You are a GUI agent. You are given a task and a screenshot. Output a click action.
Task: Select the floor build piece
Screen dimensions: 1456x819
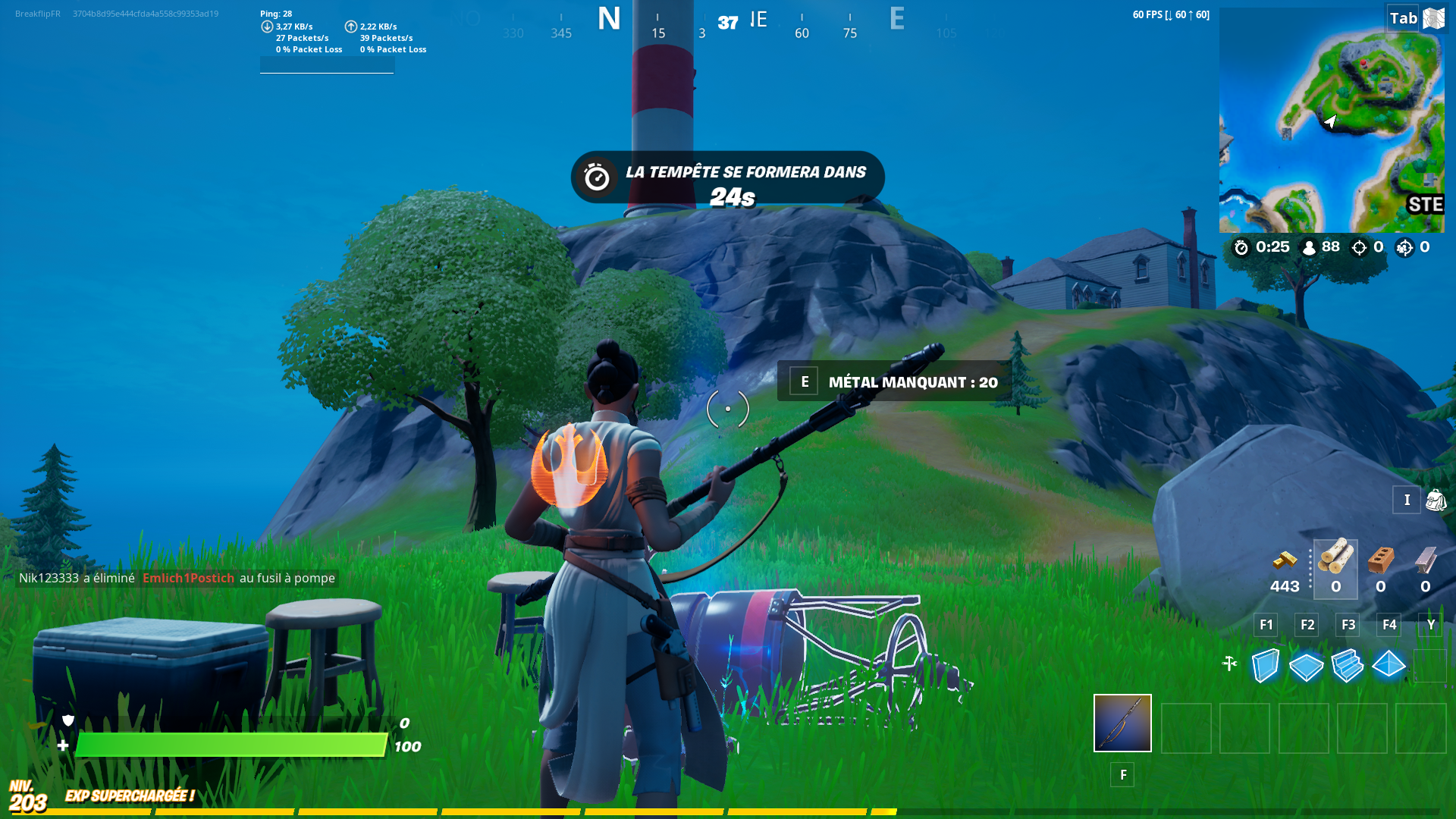tap(1307, 665)
